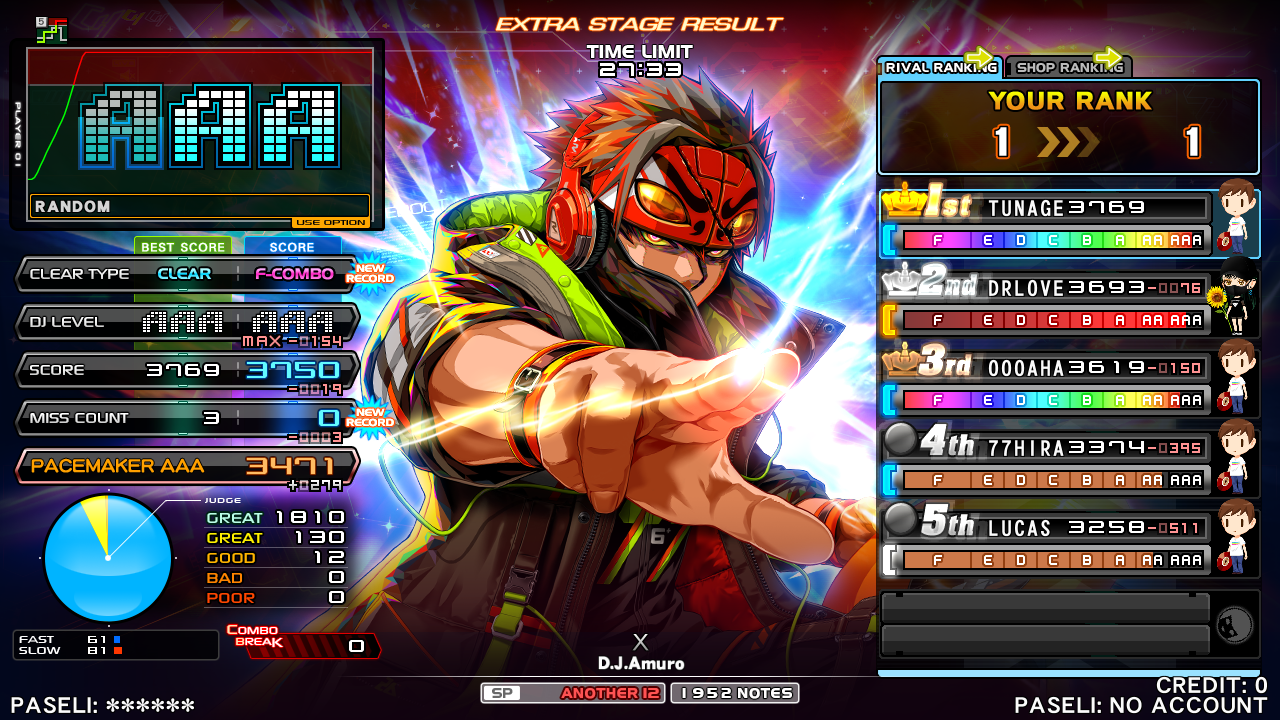1280x720 pixels.
Task: Select LUCAS's 5th place ranking row
Action: 1045,543
